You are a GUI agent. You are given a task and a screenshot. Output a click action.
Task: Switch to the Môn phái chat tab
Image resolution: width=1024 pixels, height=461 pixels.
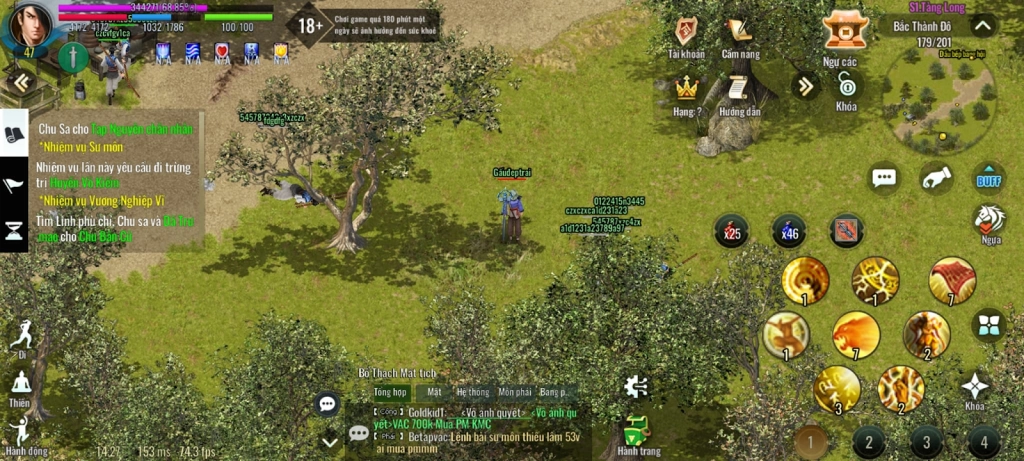(515, 392)
